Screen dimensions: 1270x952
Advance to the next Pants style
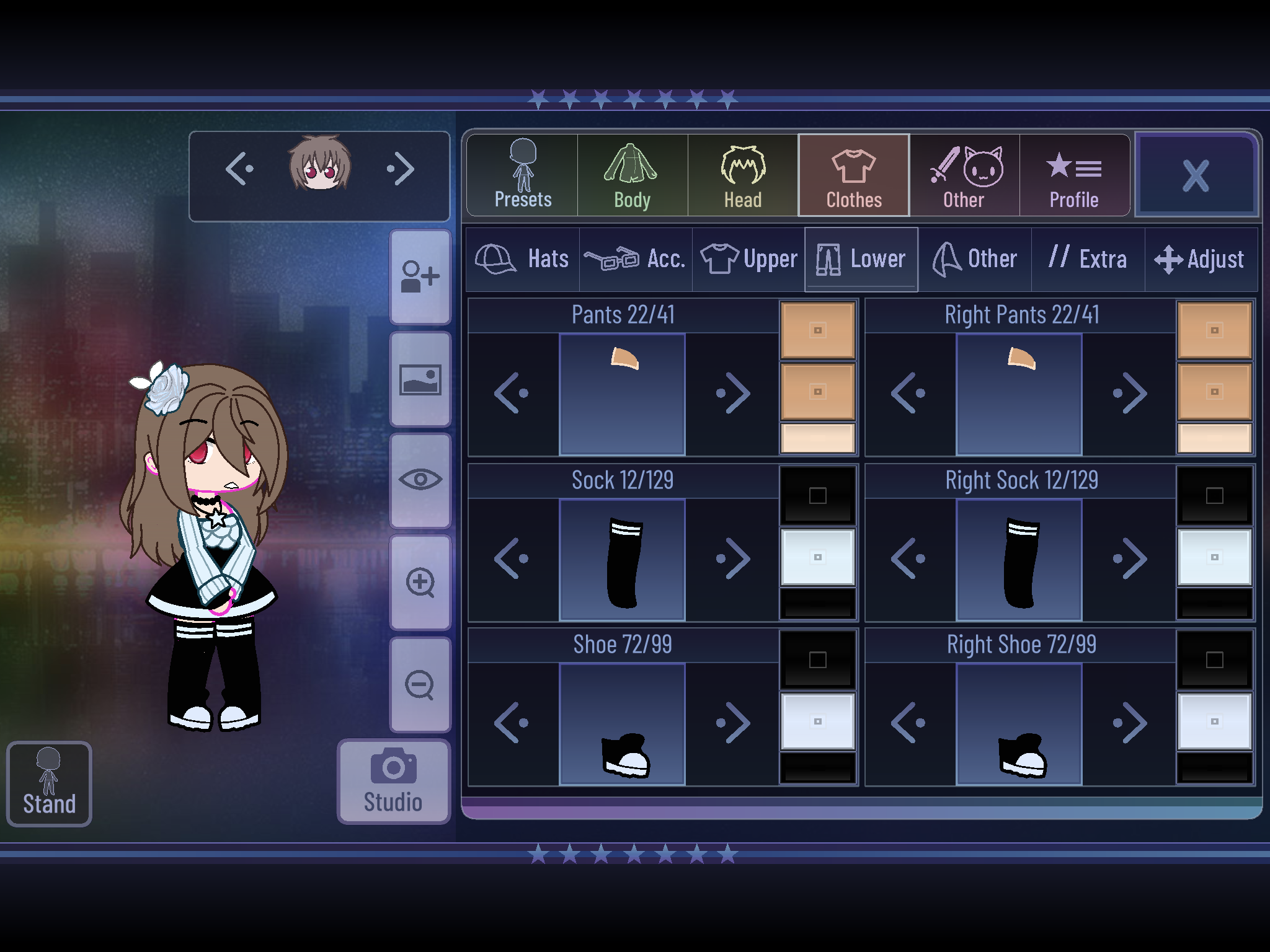point(732,392)
